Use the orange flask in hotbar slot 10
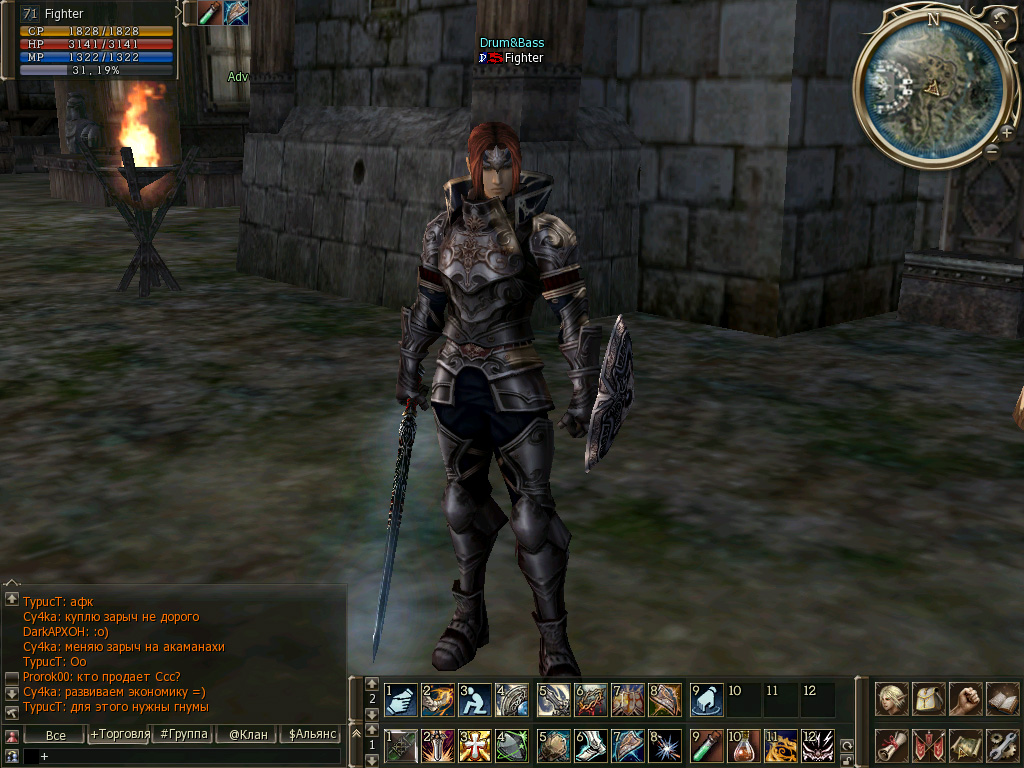 [743, 746]
